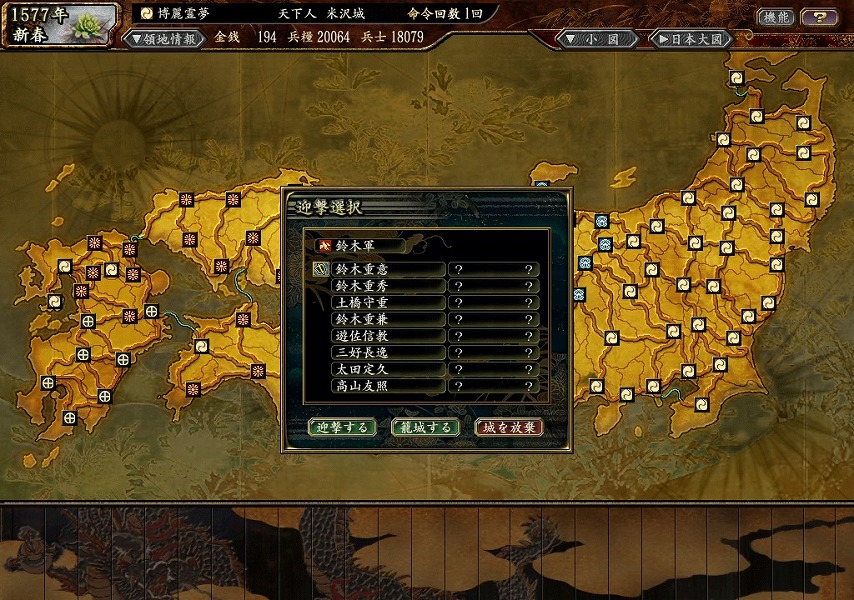This screenshot has width=854, height=600.
Task: Open the 機能 function menu
Action: (x=775, y=17)
